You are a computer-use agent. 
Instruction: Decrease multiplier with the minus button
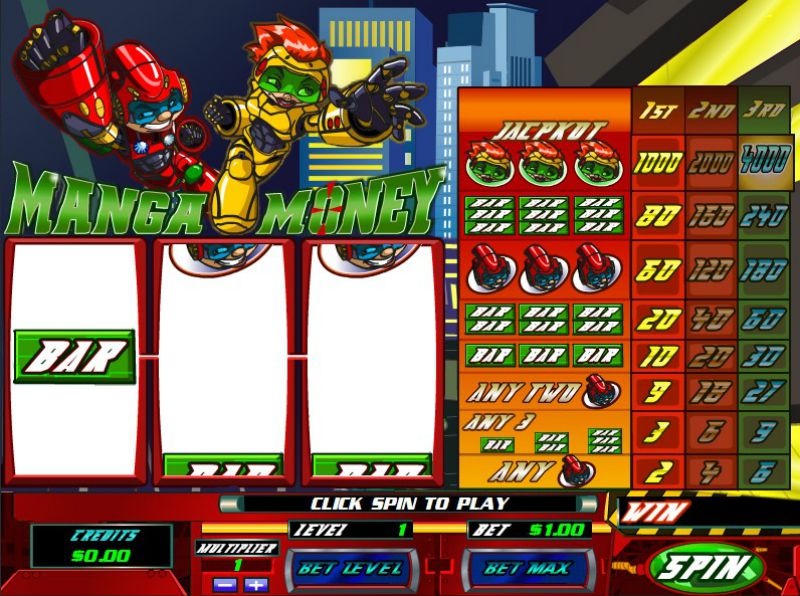point(226,585)
